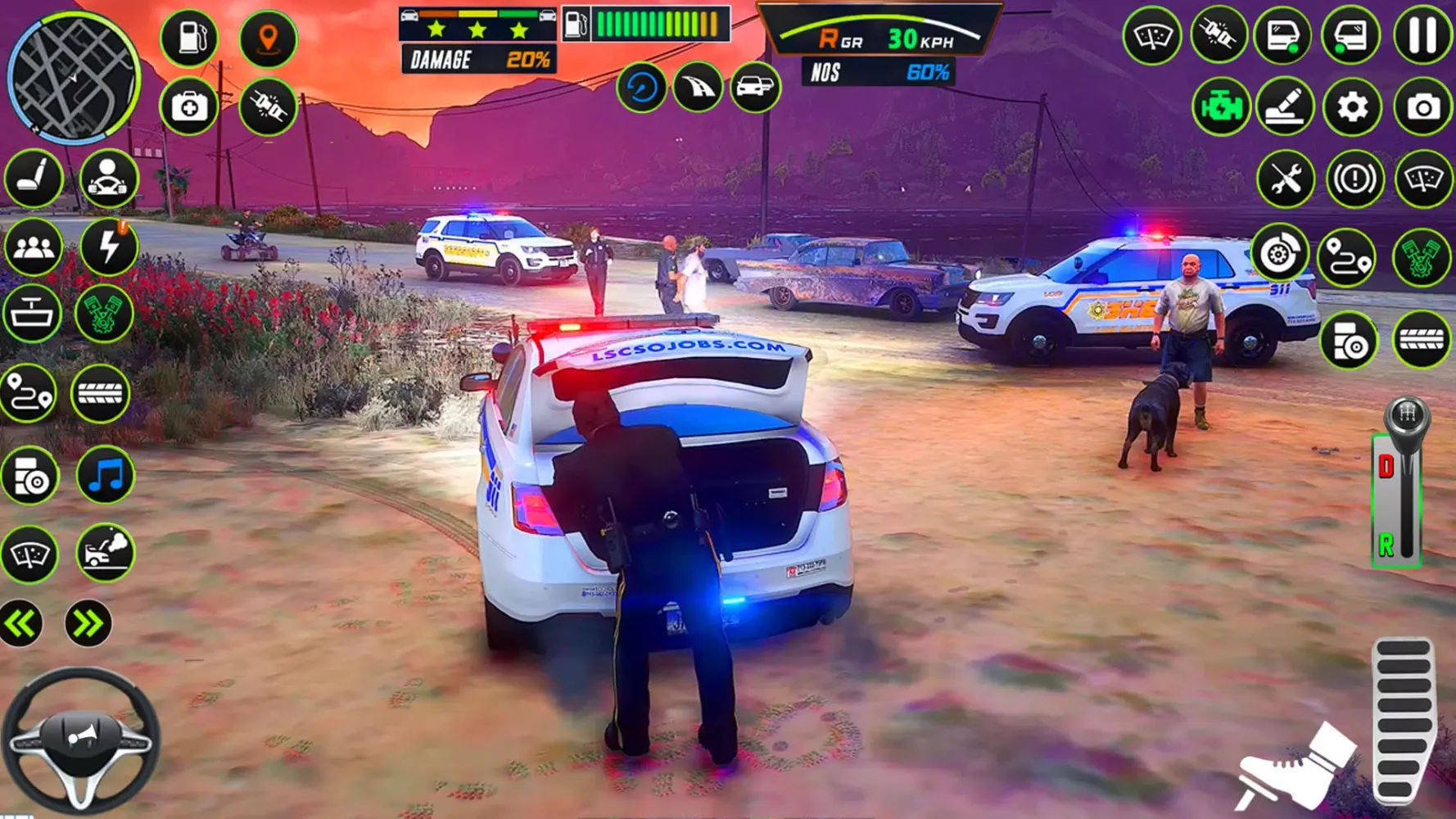Toggle the blue music note icon
The image size is (1456, 819).
[x=106, y=475]
